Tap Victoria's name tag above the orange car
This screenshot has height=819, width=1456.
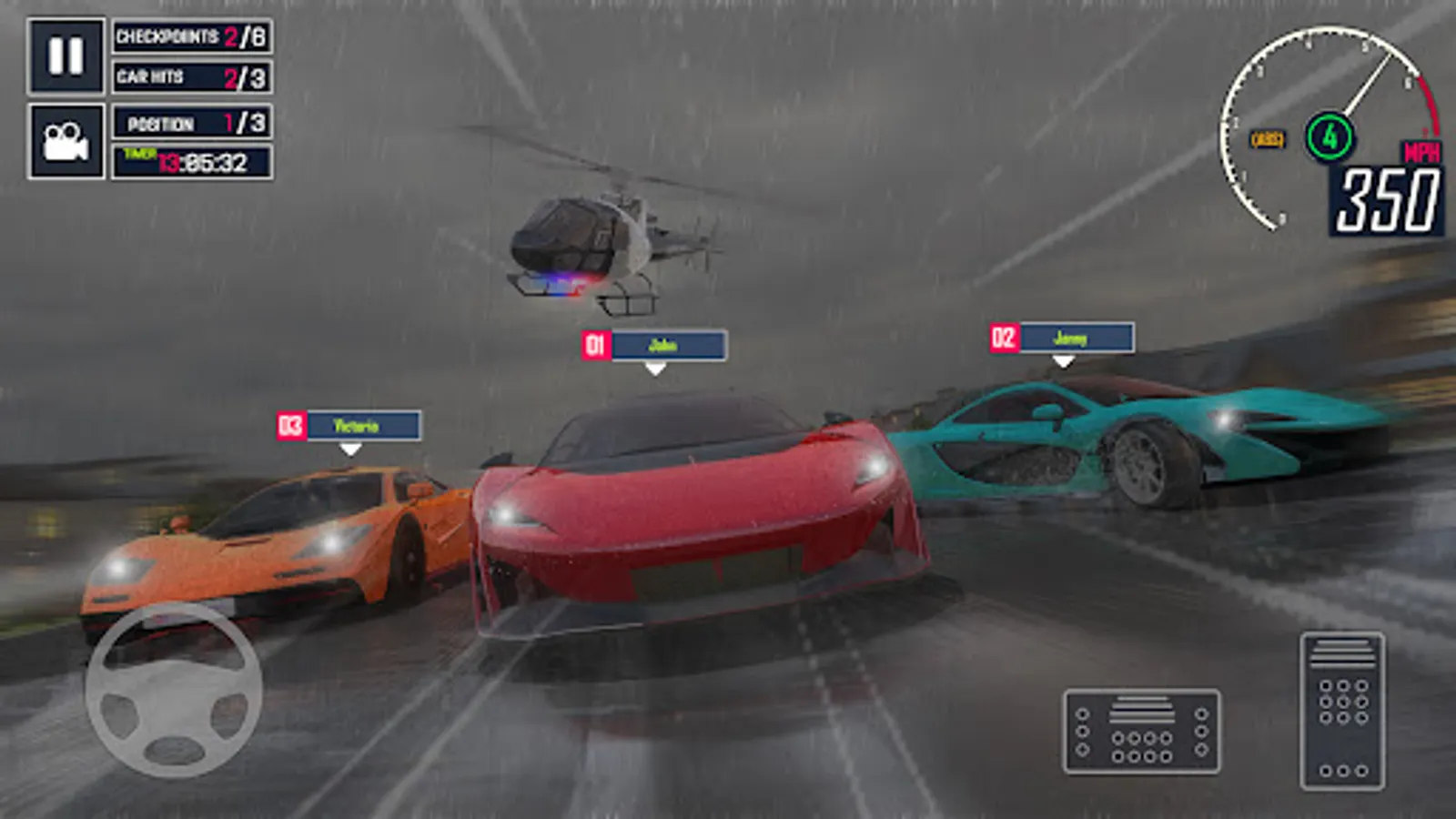click(349, 422)
